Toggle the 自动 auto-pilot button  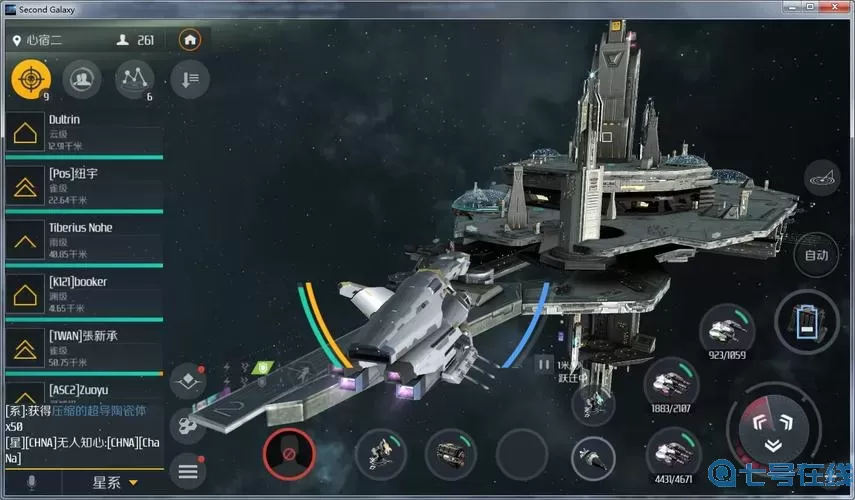click(816, 255)
